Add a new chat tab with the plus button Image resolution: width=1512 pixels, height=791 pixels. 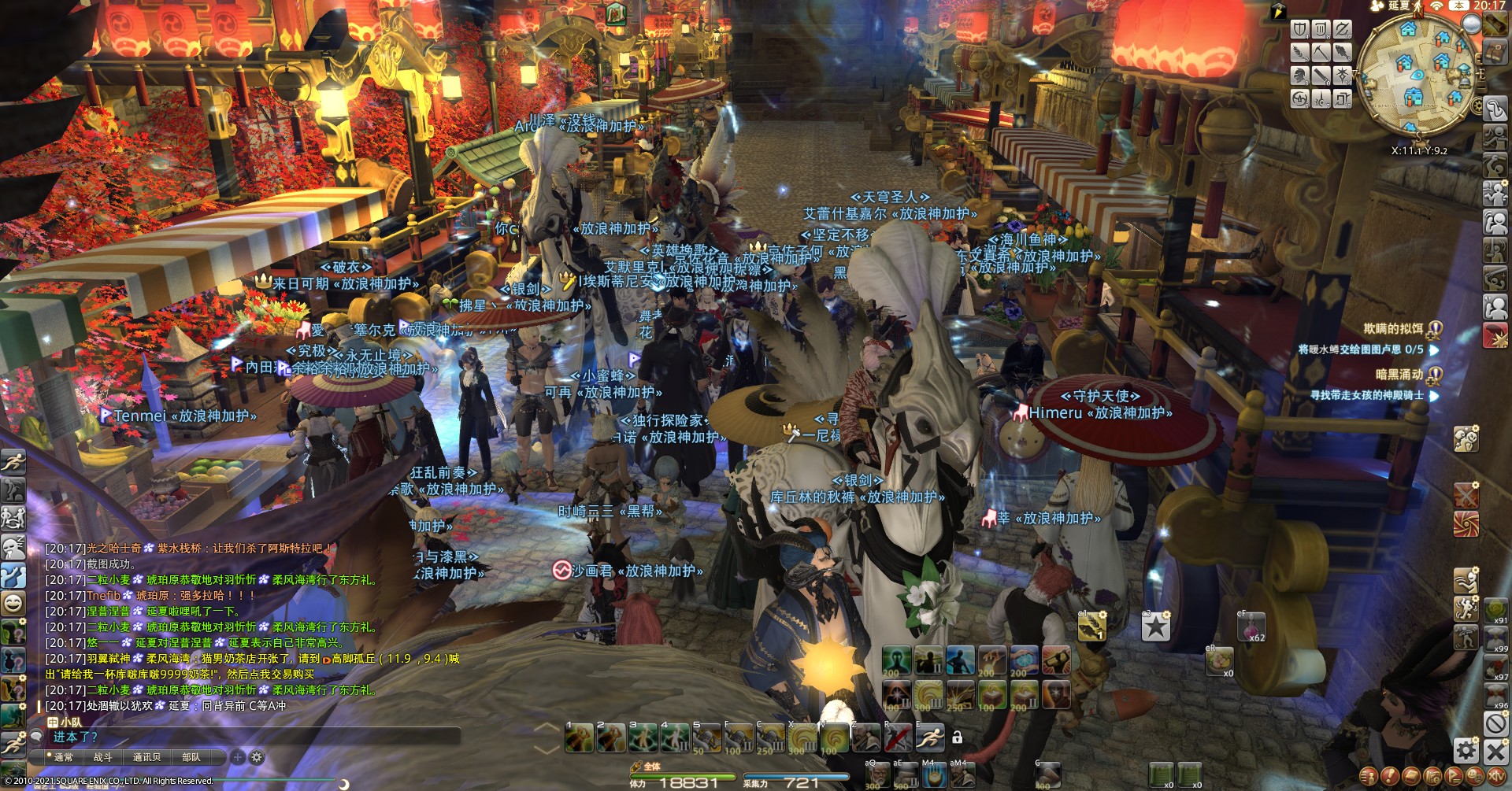pyautogui.click(x=238, y=757)
